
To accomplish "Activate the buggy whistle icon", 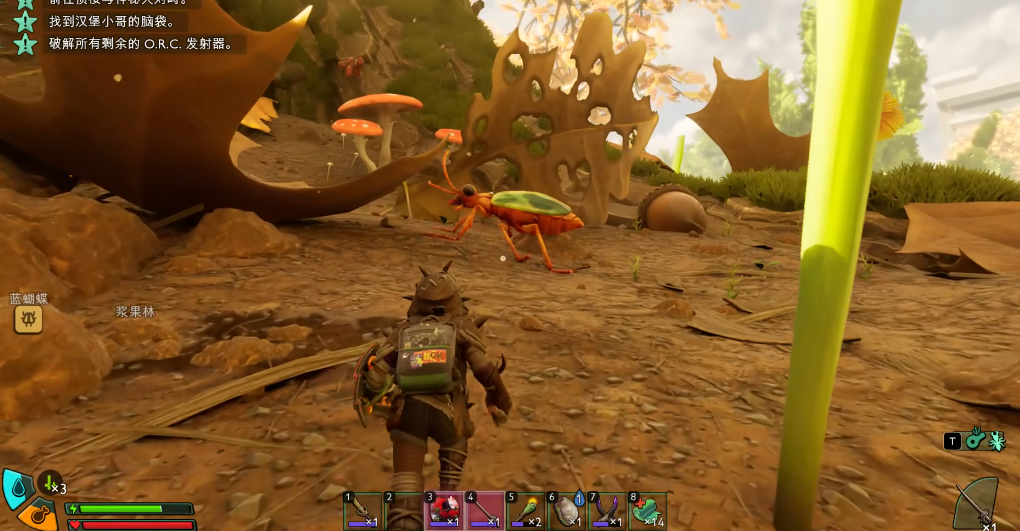I will [x=975, y=440].
